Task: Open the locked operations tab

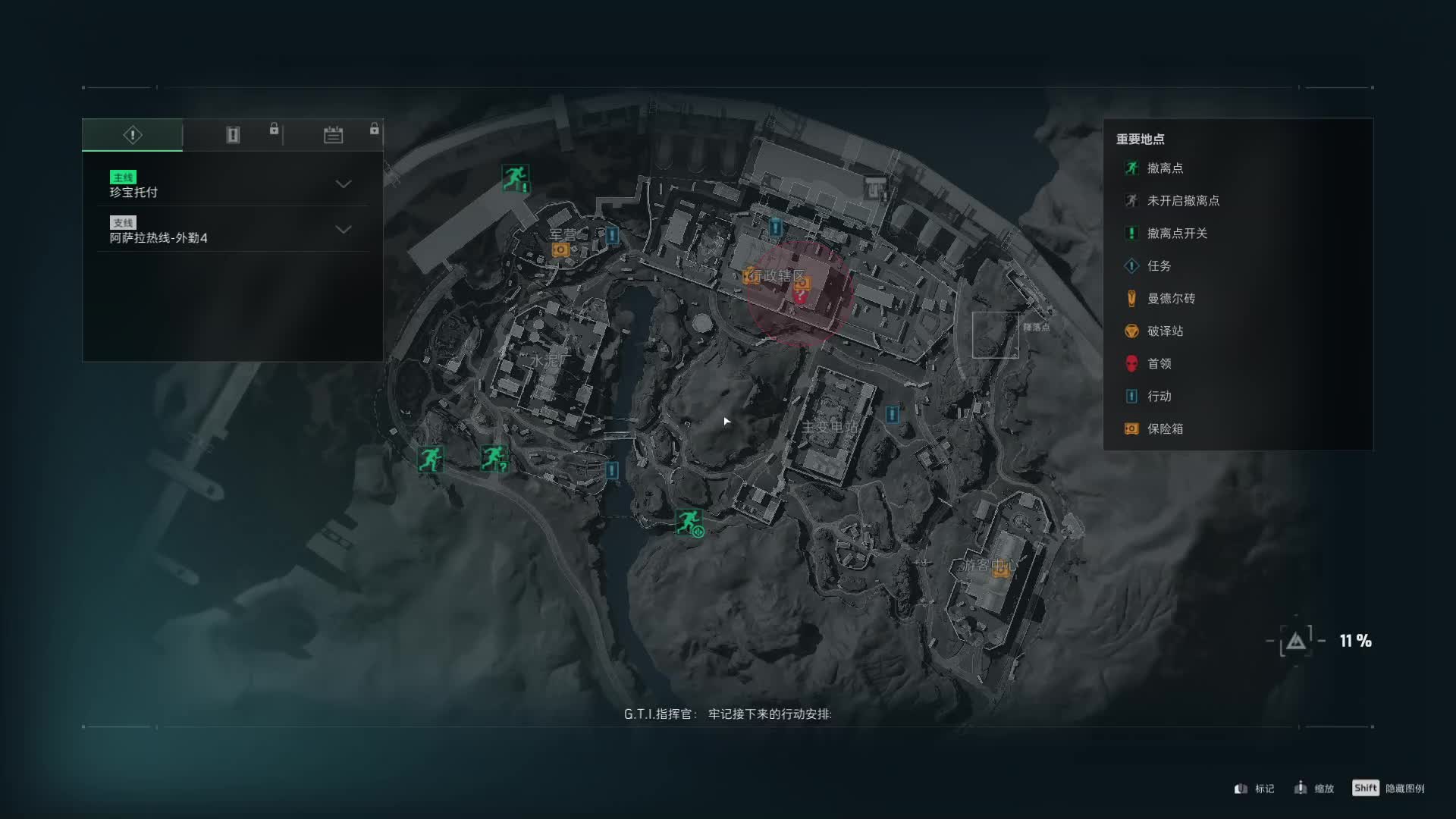Action: 233,135
